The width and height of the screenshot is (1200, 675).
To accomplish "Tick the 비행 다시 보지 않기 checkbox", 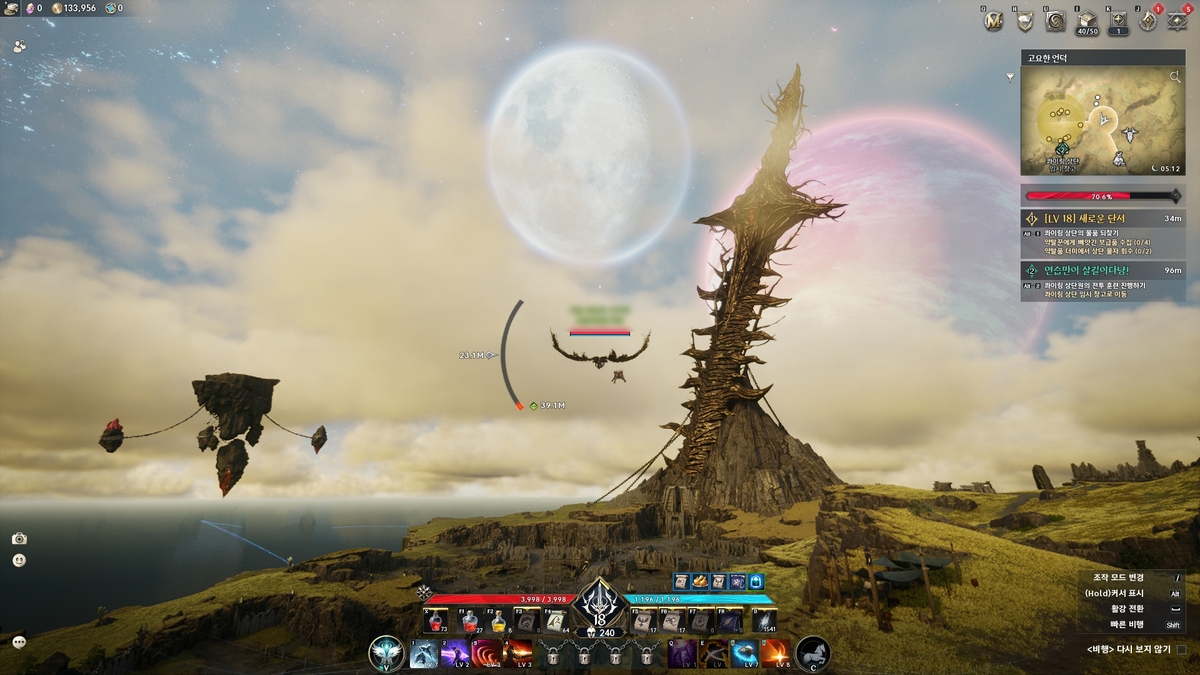I will point(1181,649).
